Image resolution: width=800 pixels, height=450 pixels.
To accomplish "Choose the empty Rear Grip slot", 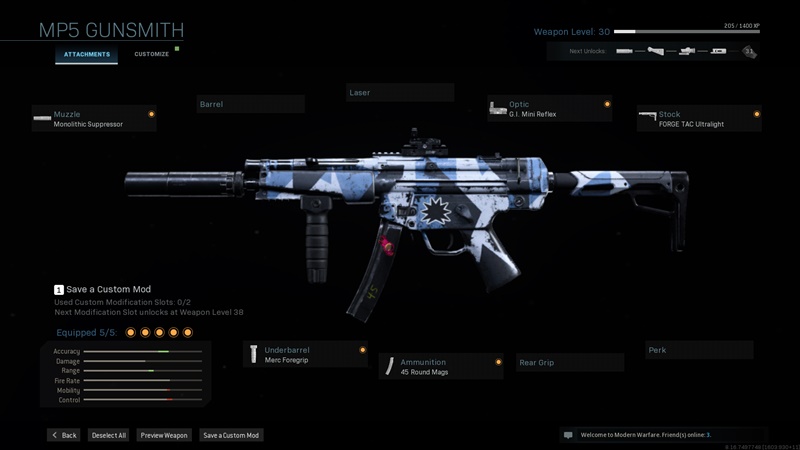I will tap(569, 362).
